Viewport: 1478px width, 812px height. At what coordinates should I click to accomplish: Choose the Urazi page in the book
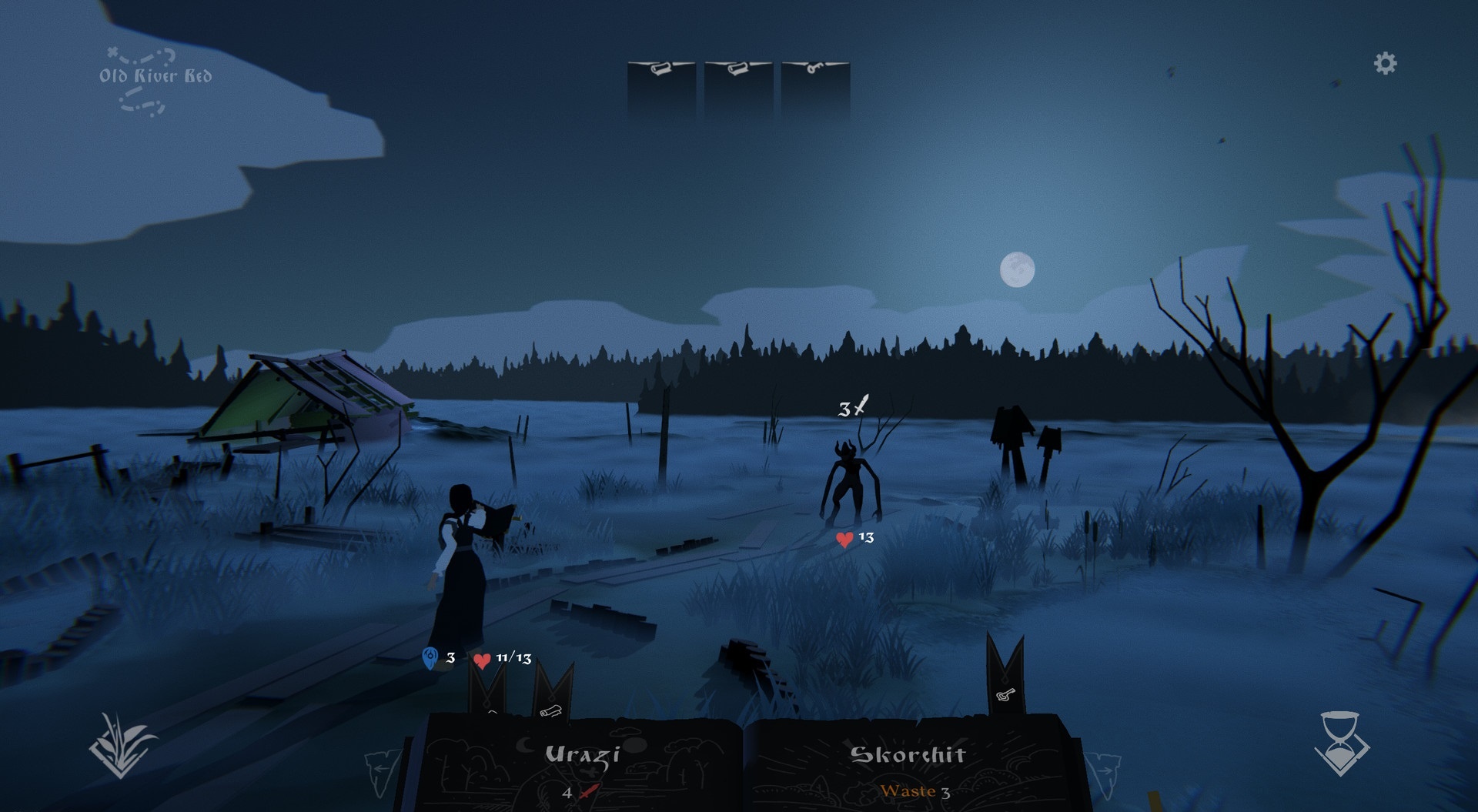(582, 766)
